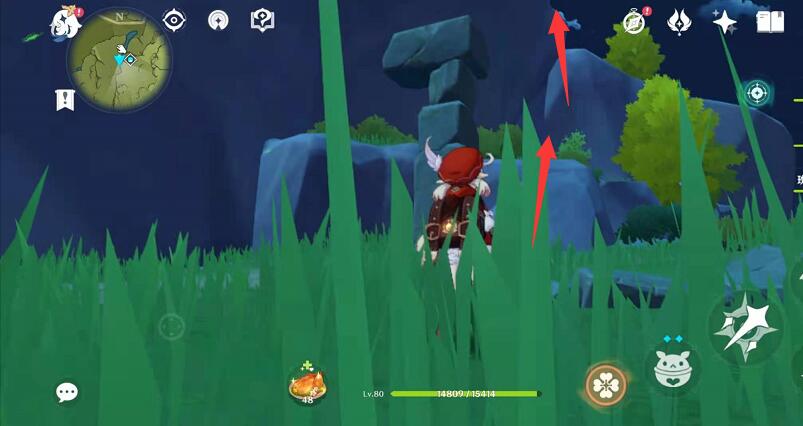The width and height of the screenshot is (803, 426).
Task: Open the map from the circular minimap
Action: tap(119, 59)
